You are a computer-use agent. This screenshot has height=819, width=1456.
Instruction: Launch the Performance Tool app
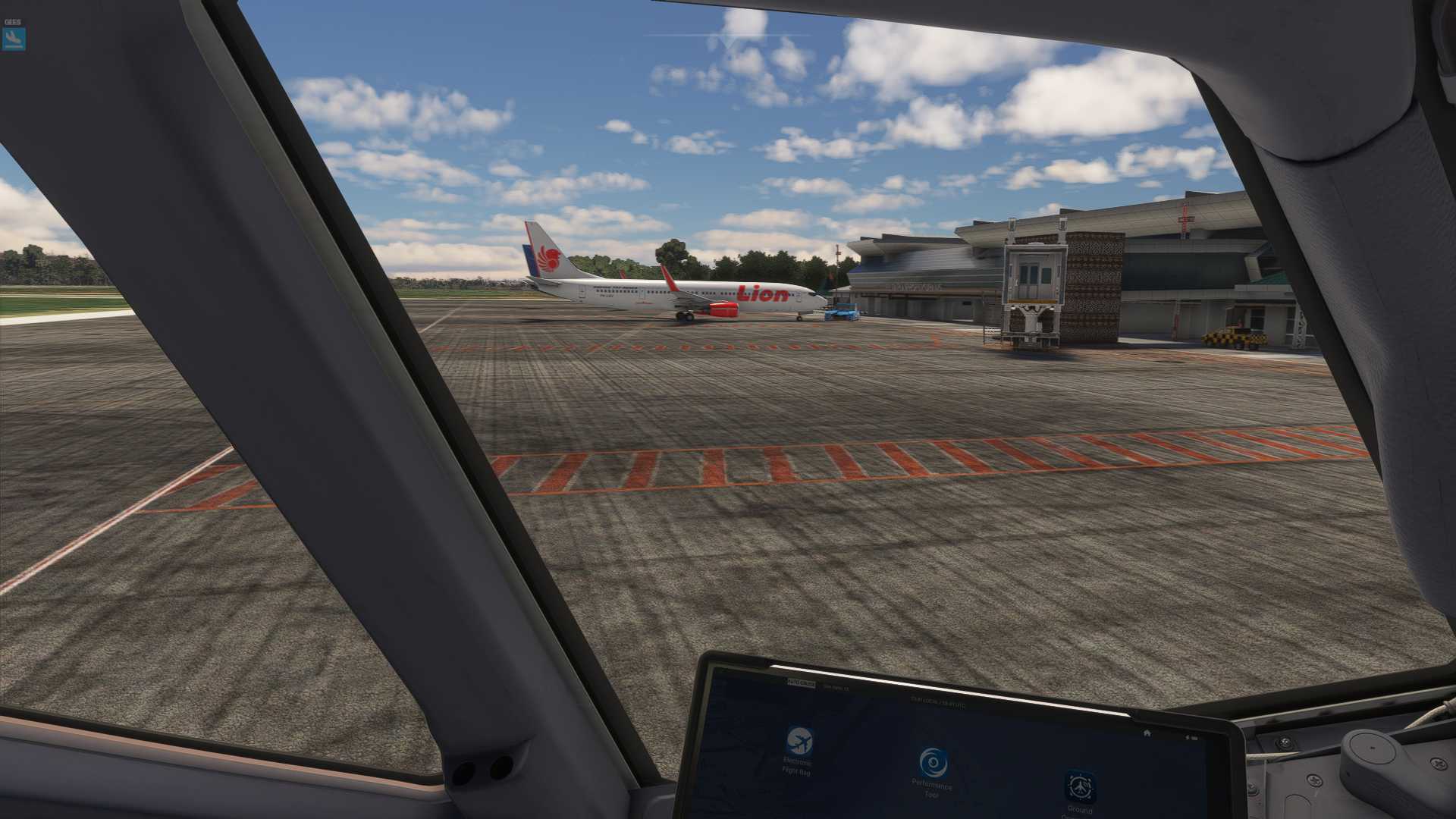(933, 763)
